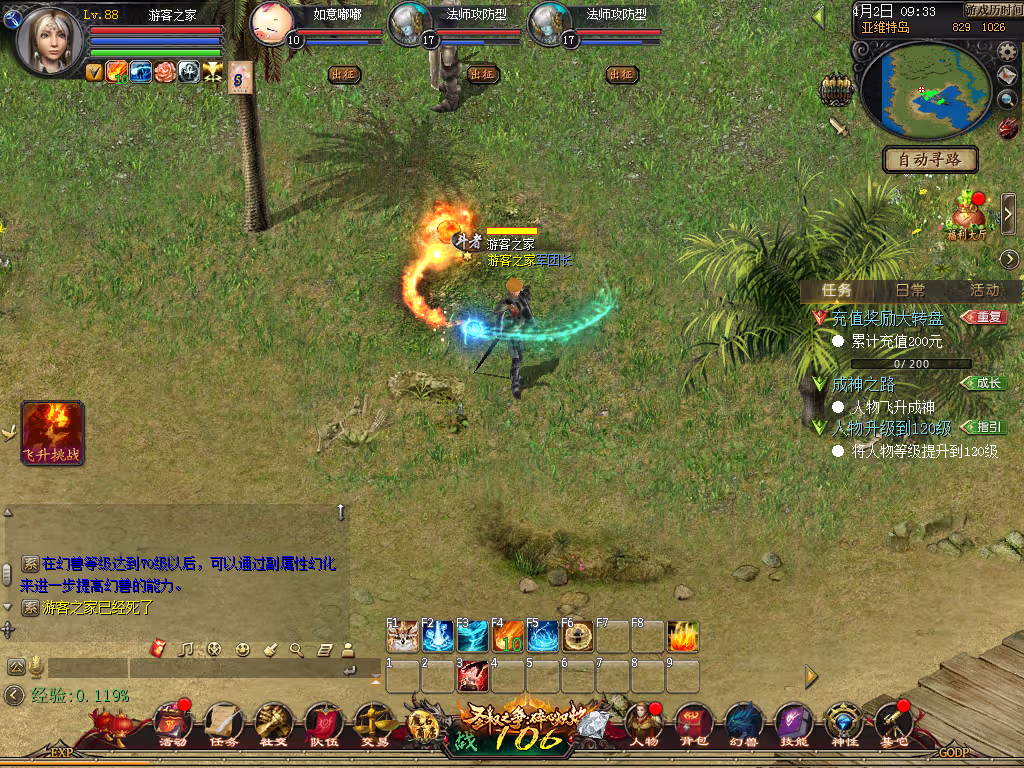The width and height of the screenshot is (1024, 768).
Task: Open the 背包 backpack menu
Action: [x=693, y=723]
